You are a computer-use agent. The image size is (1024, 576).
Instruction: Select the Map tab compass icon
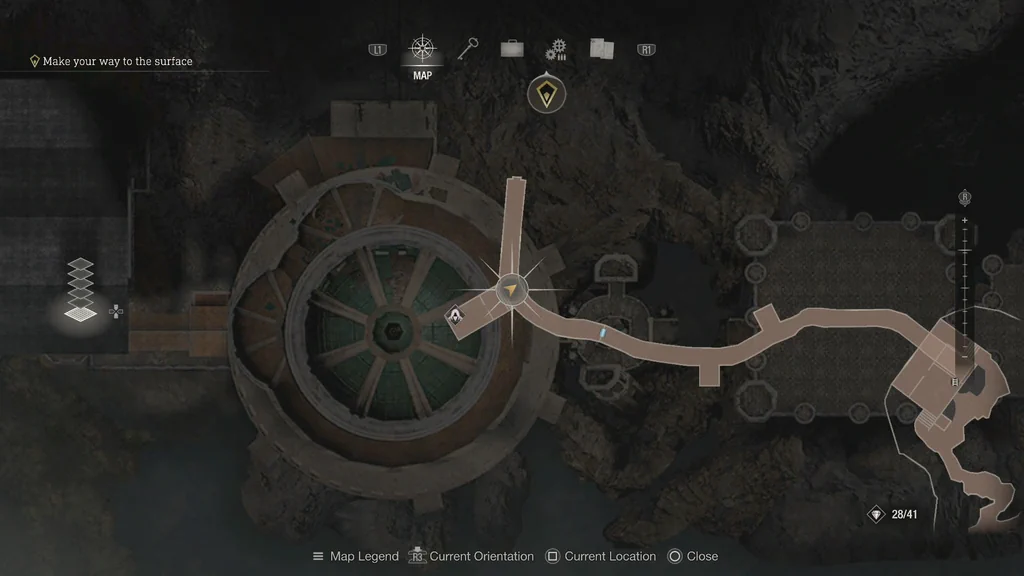click(423, 49)
